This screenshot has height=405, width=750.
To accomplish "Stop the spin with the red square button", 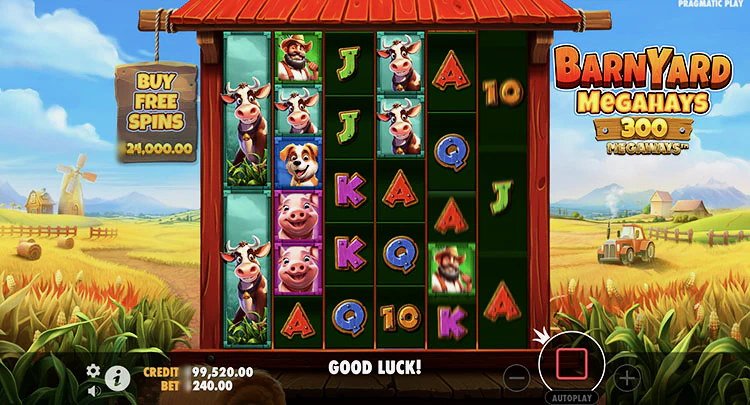I will pyautogui.click(x=571, y=364).
